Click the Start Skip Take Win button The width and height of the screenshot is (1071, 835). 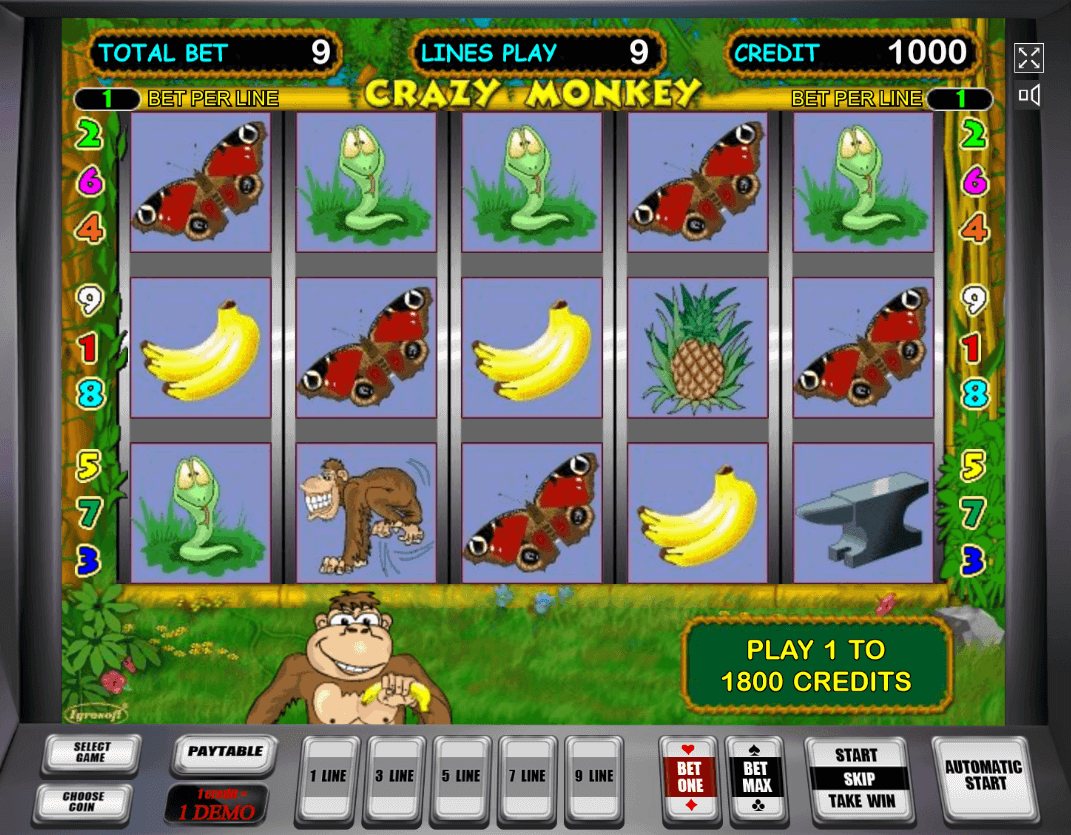pyautogui.click(x=857, y=778)
